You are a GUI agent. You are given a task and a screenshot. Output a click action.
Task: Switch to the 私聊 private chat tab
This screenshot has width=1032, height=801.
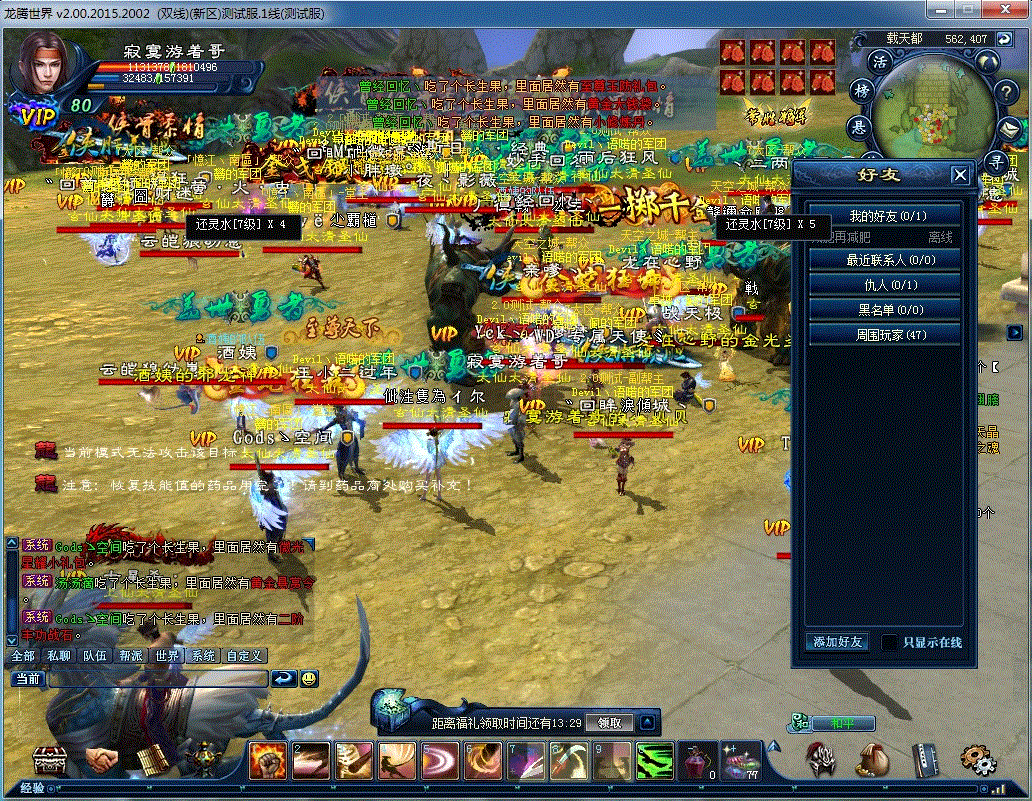[x=59, y=656]
